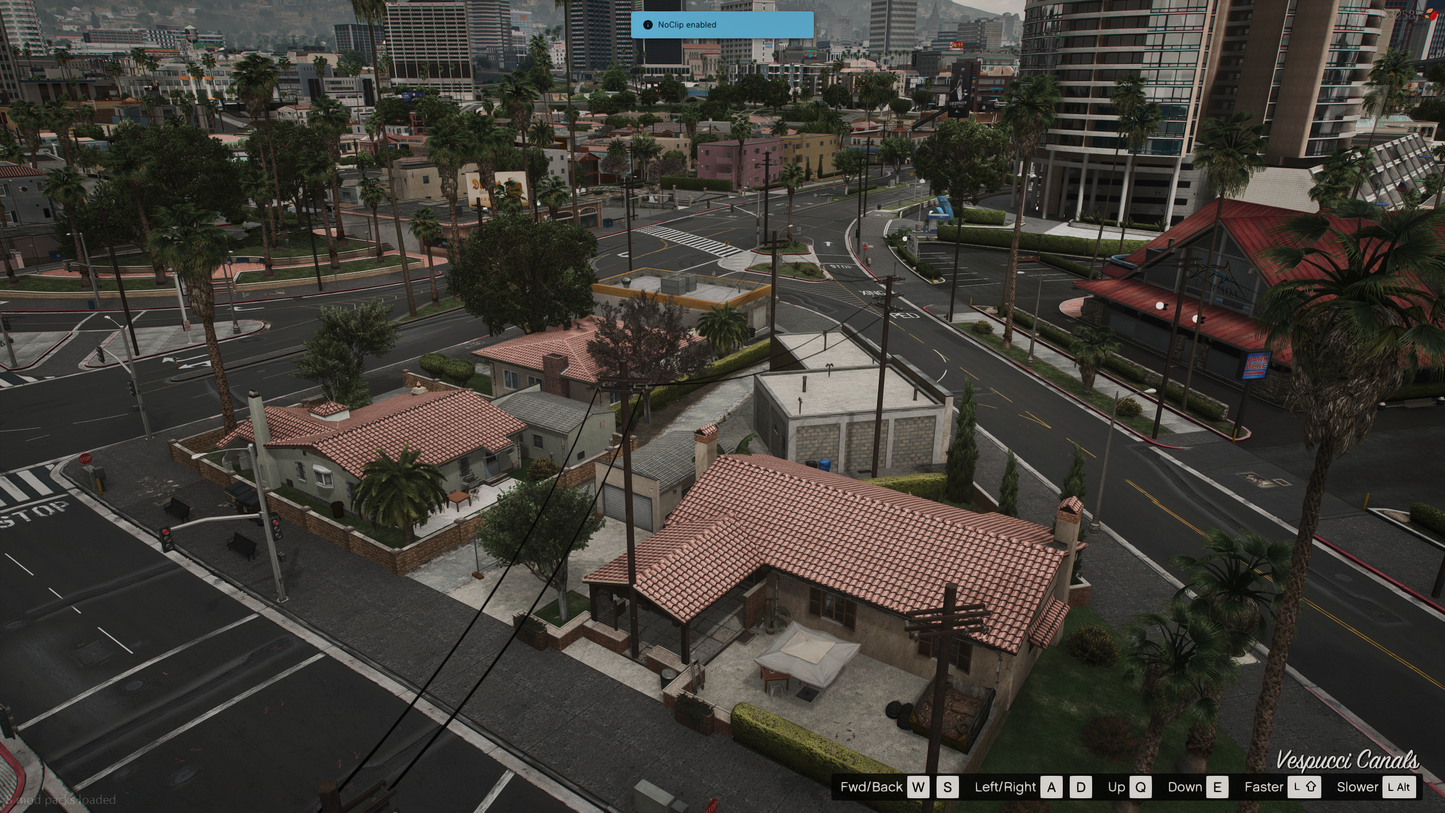Click the Q key badge for Up
Image resolution: width=1445 pixels, height=813 pixels.
(x=1139, y=787)
